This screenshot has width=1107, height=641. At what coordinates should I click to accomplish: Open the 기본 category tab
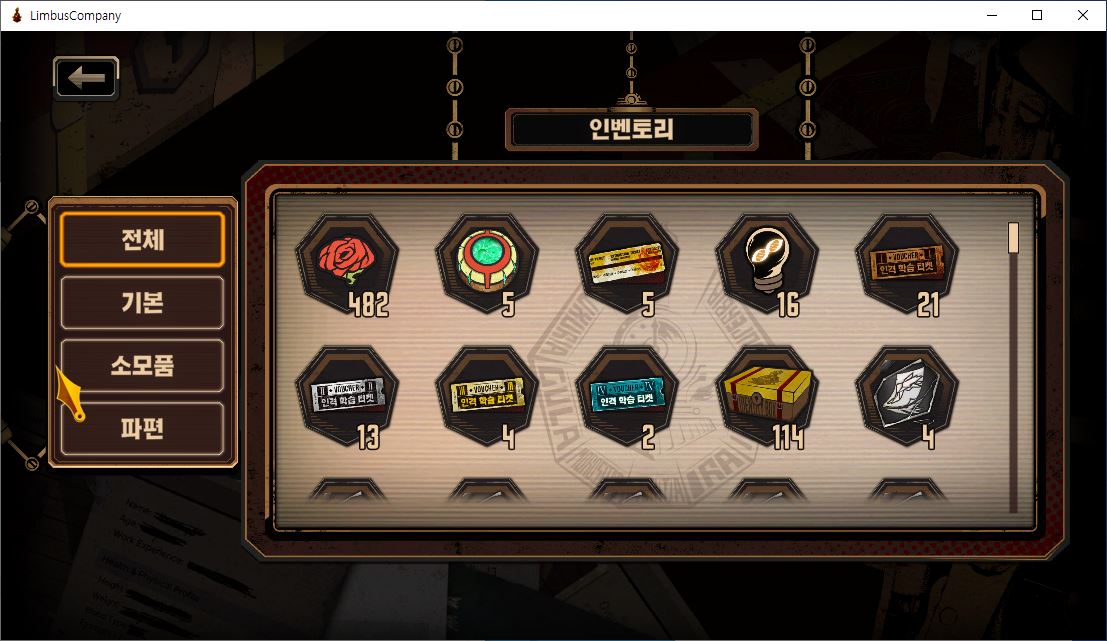click(x=142, y=303)
